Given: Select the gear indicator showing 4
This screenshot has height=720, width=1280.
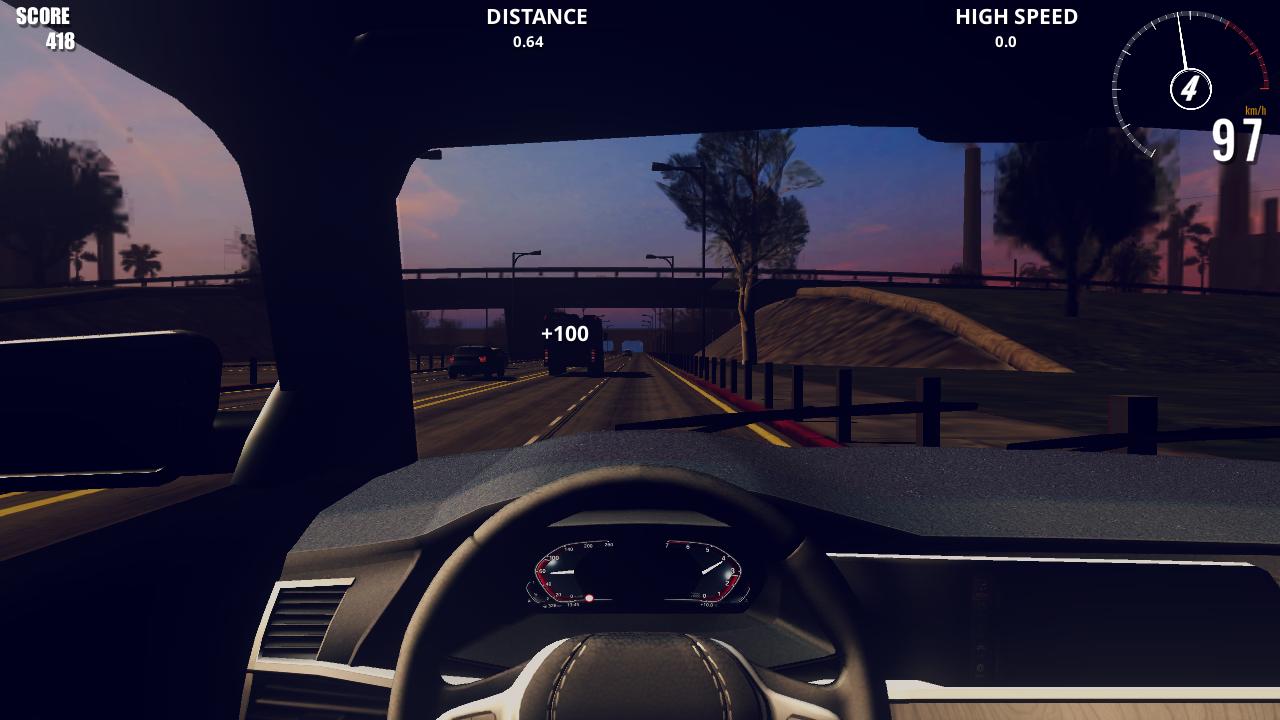Looking at the screenshot, I should click(1190, 88).
